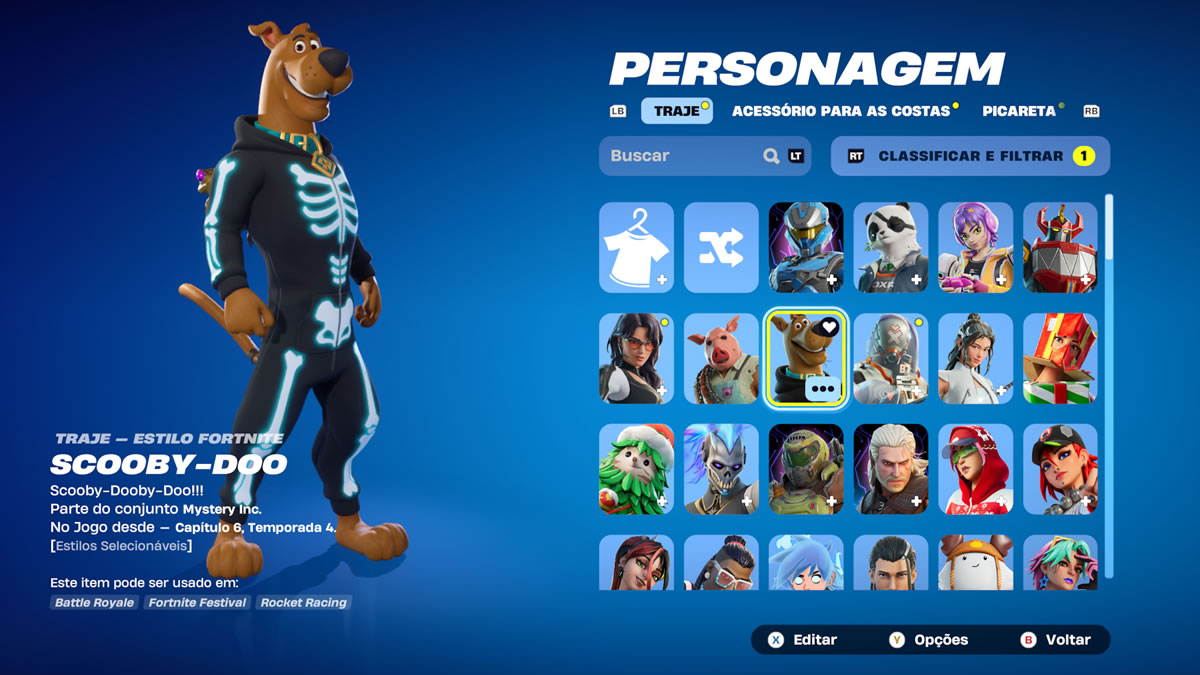Select the panda with eyepatch skin
The image size is (1200, 675).
(x=890, y=247)
